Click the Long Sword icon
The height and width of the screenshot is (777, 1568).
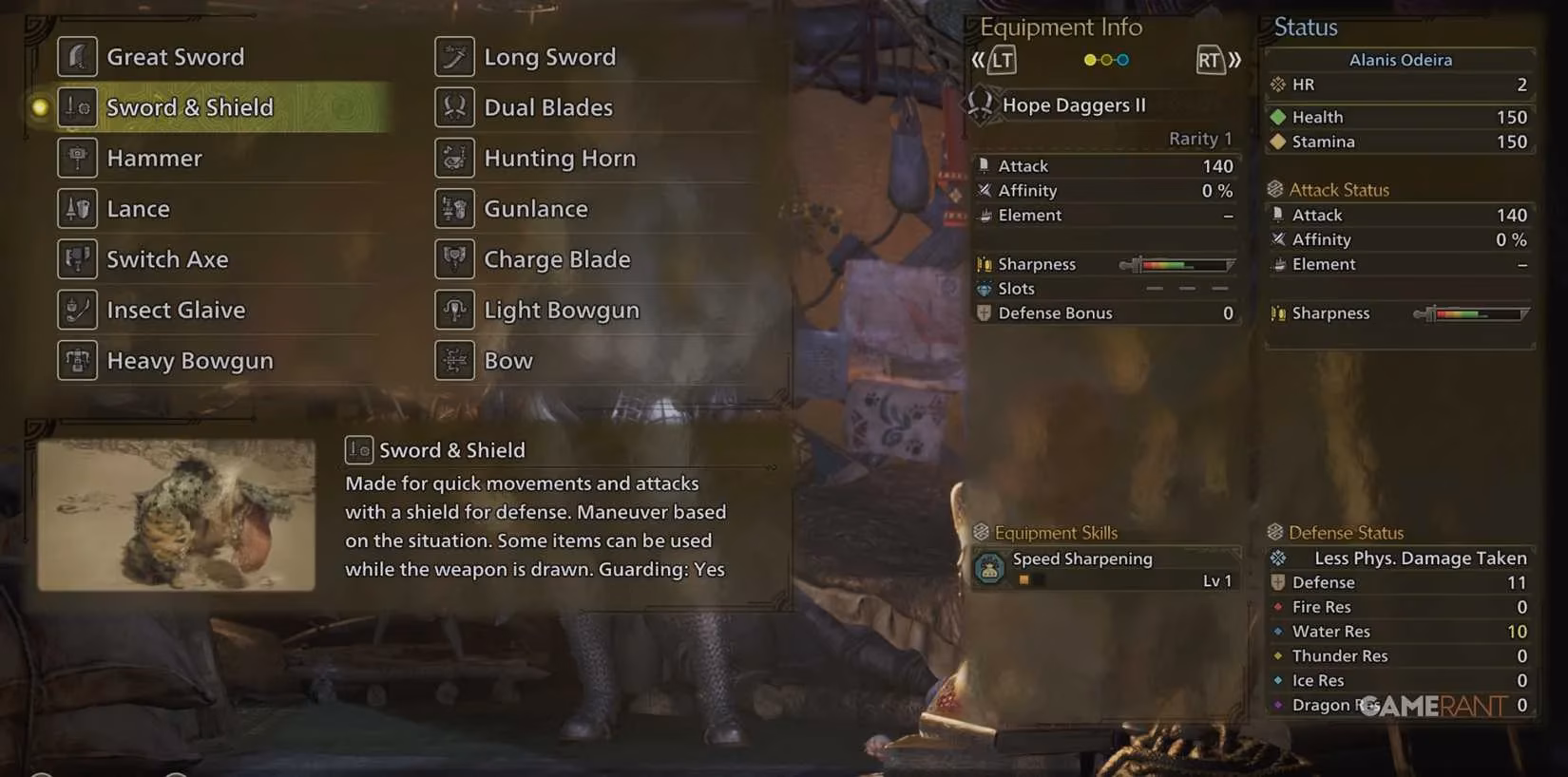pos(454,56)
